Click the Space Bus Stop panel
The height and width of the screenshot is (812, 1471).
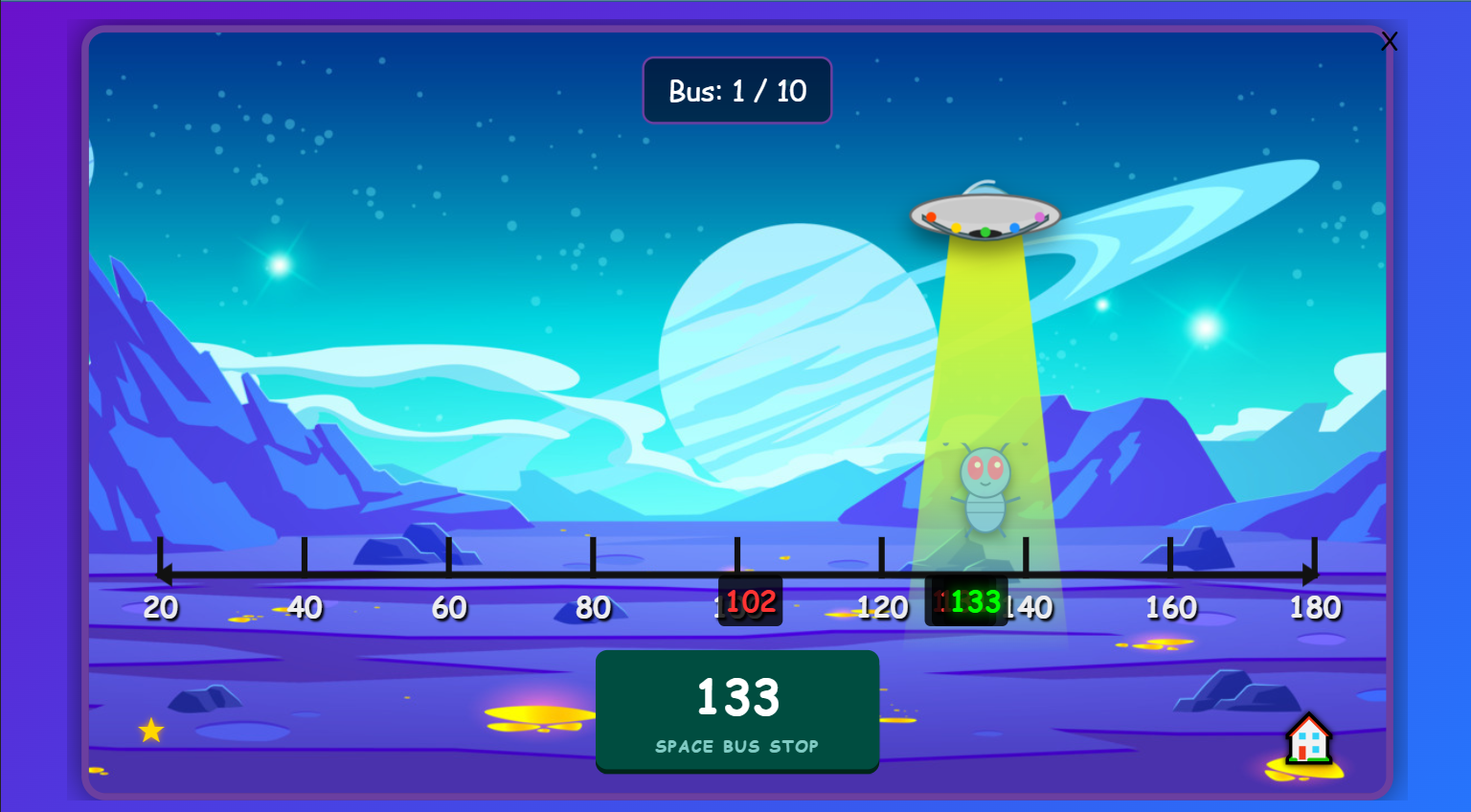click(737, 710)
